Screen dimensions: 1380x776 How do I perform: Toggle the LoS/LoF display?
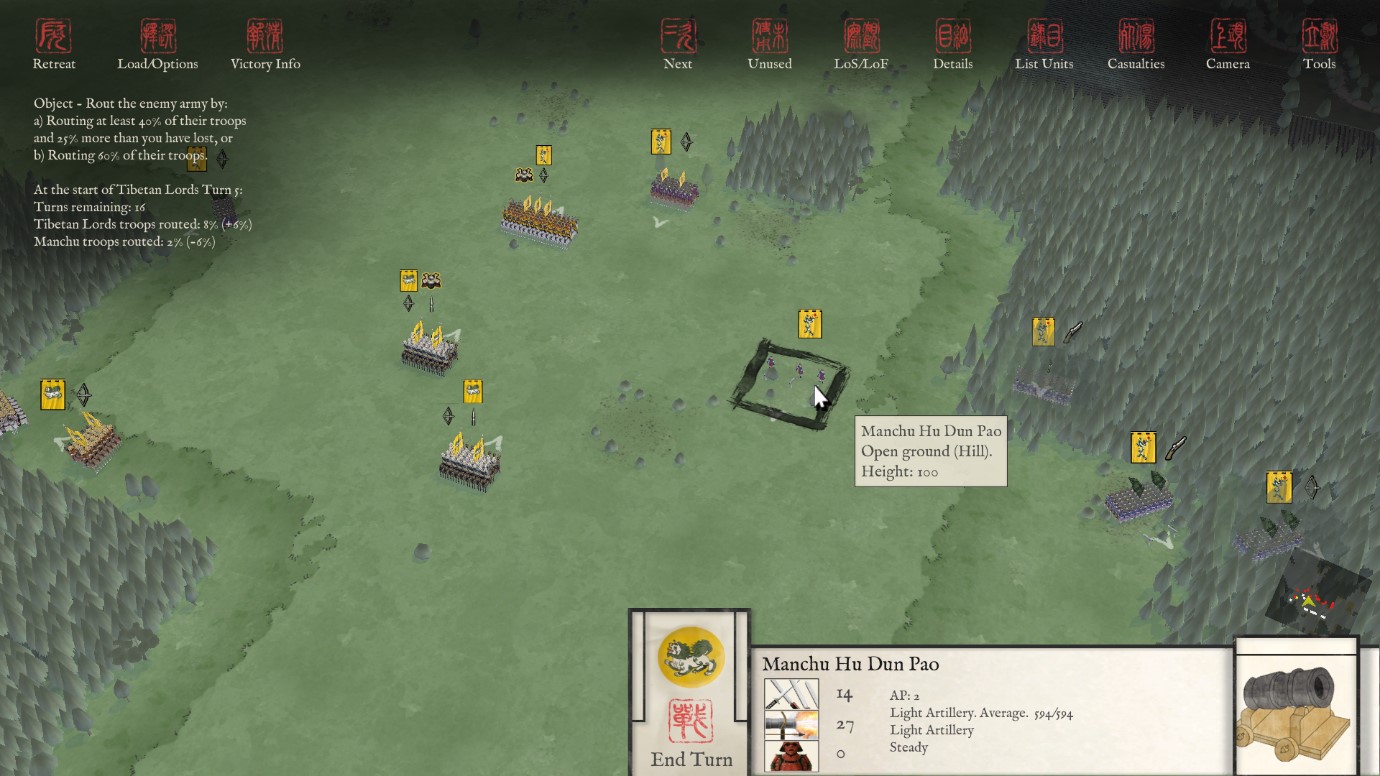pyautogui.click(x=861, y=45)
